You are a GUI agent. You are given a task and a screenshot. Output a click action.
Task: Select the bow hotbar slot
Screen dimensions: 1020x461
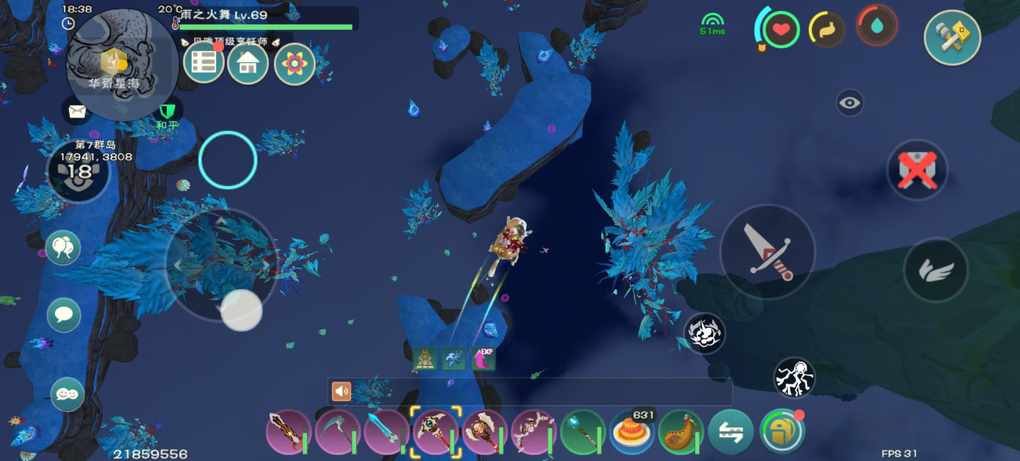[x=533, y=432]
